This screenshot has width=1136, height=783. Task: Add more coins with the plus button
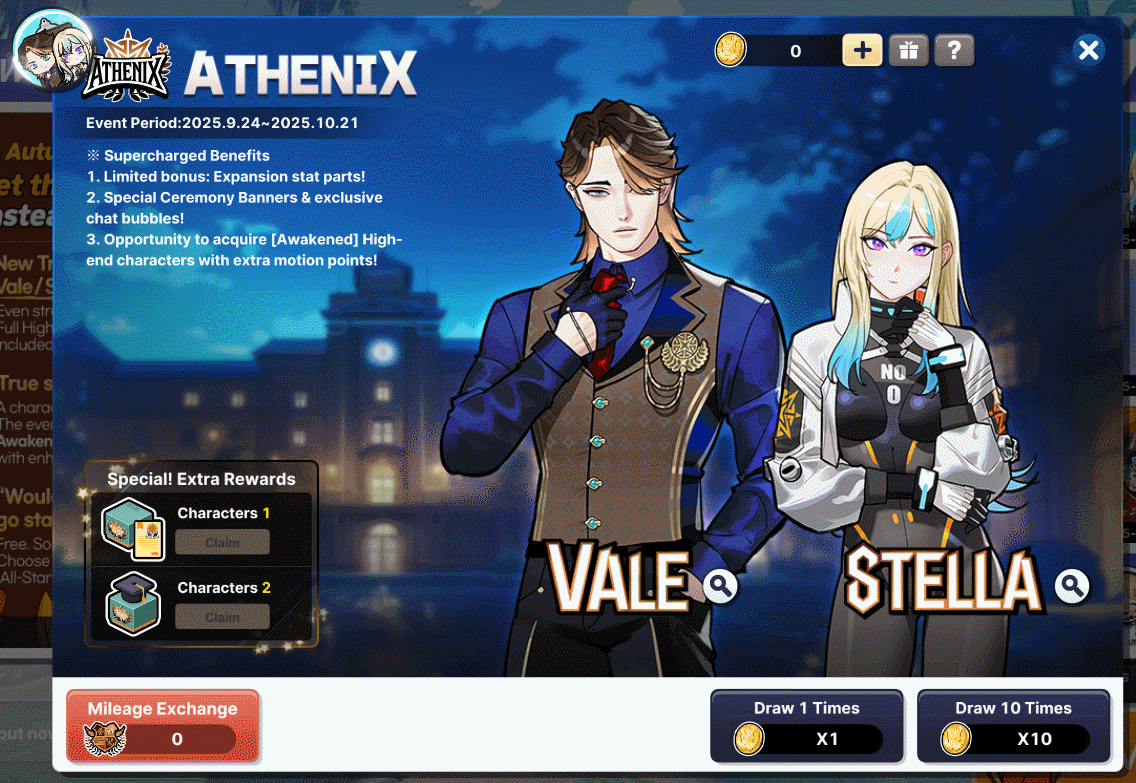click(x=862, y=50)
